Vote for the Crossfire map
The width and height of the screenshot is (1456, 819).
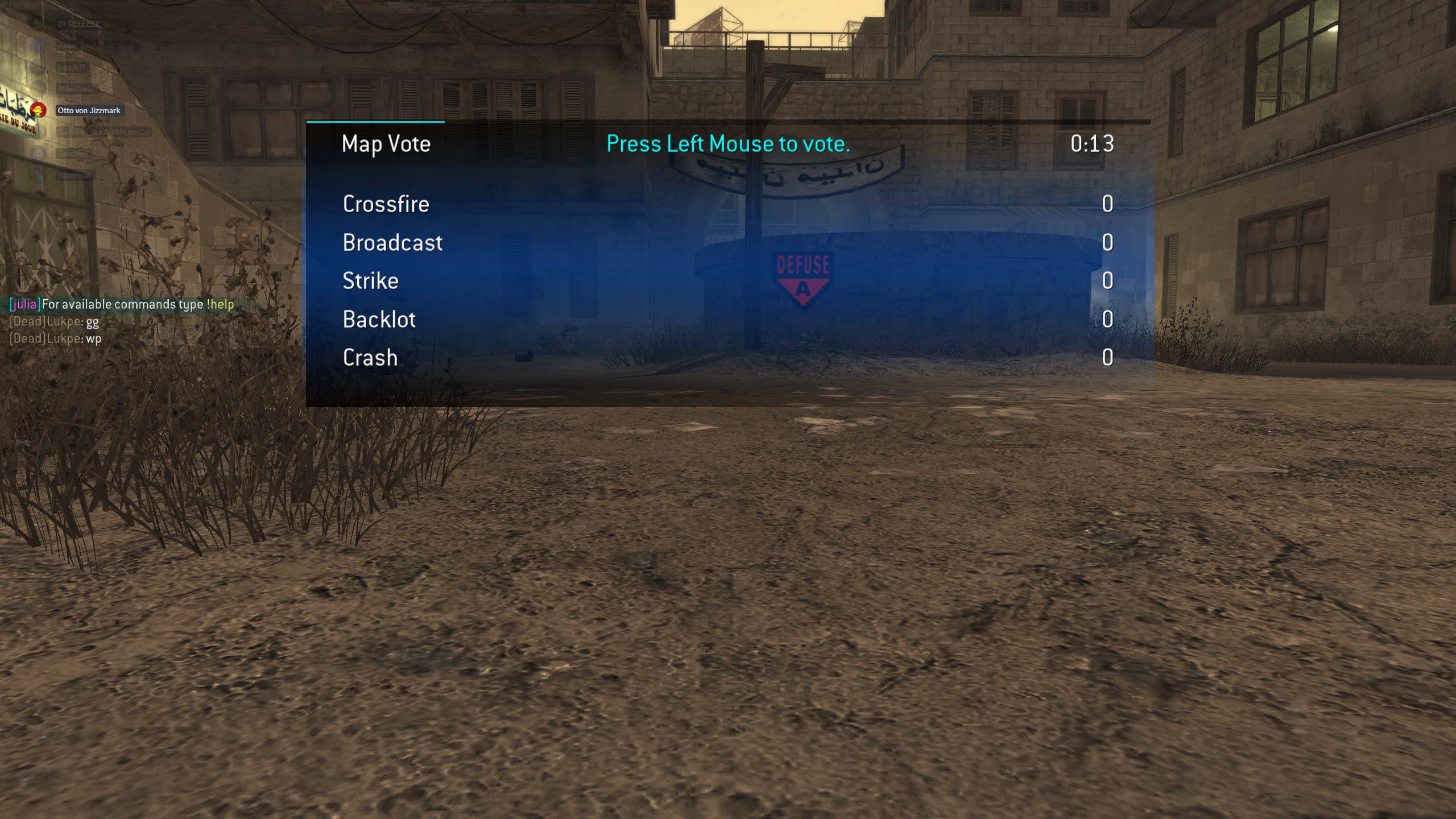(385, 204)
